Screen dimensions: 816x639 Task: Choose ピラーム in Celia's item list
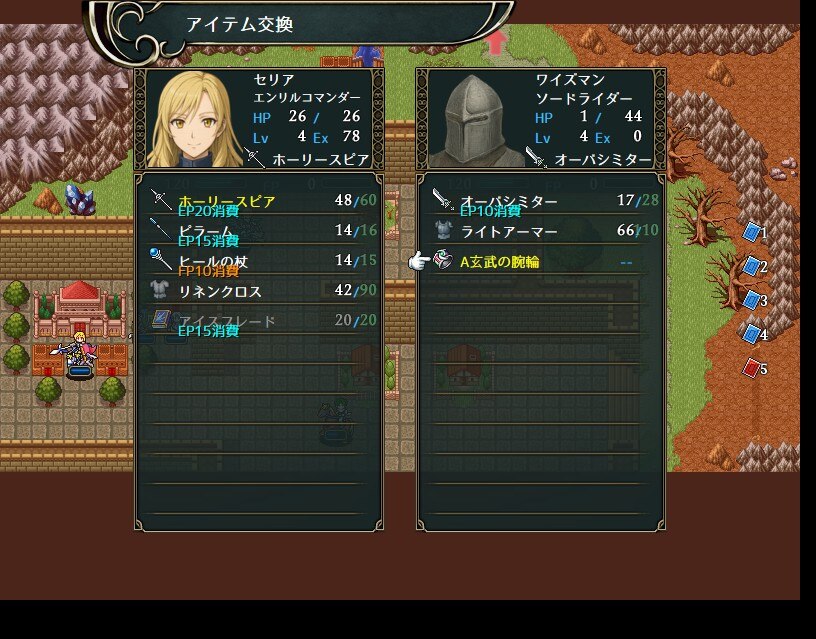258,231
